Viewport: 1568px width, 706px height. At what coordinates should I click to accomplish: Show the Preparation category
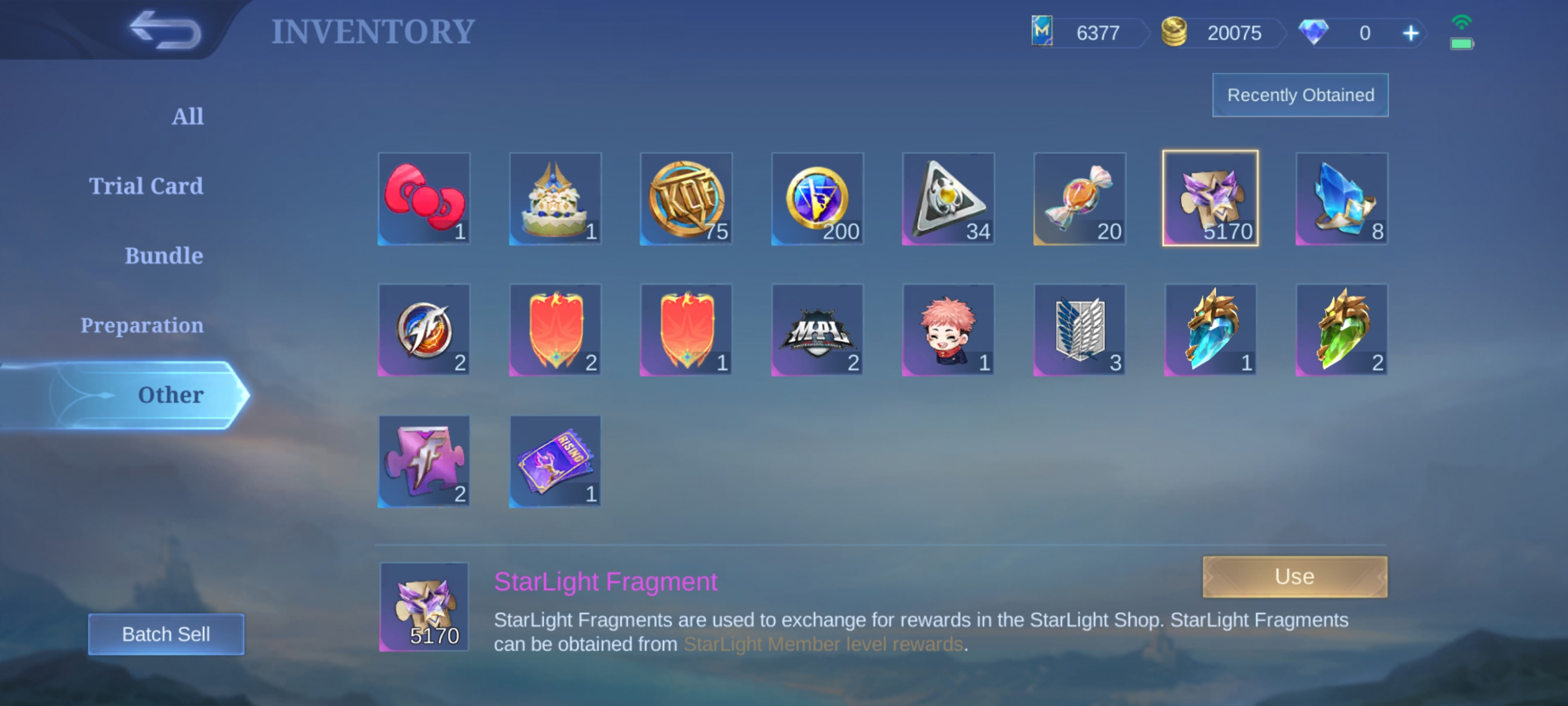coord(142,326)
